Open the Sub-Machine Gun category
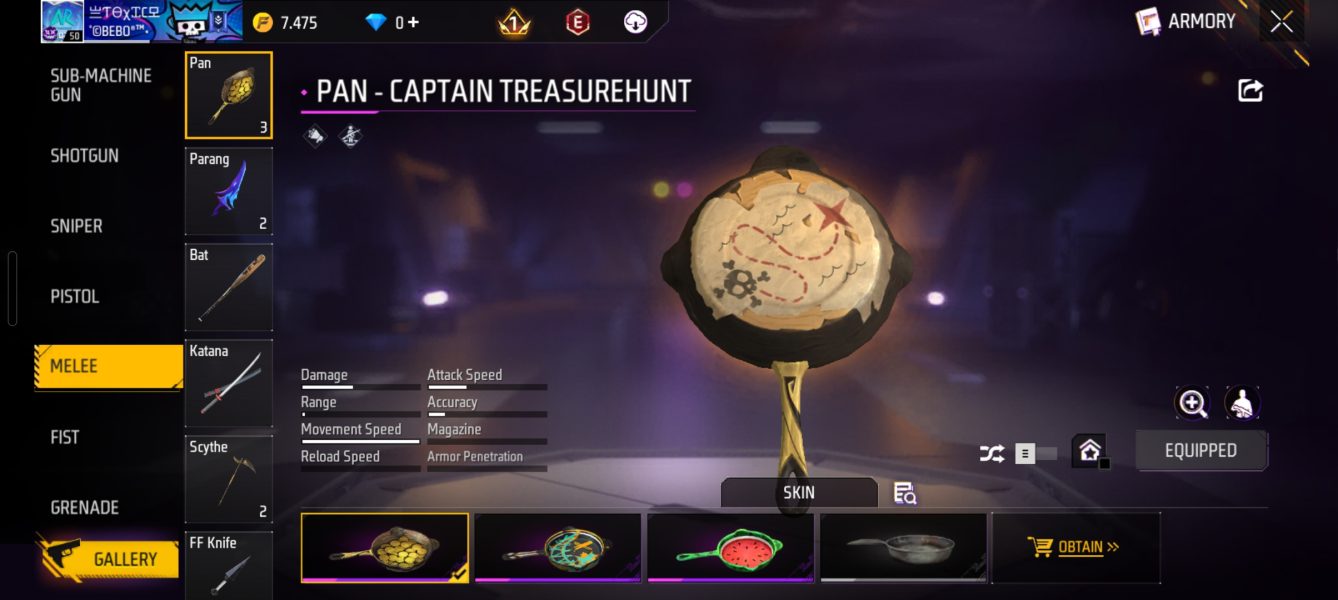Screen dimensions: 1338x600 coord(101,85)
